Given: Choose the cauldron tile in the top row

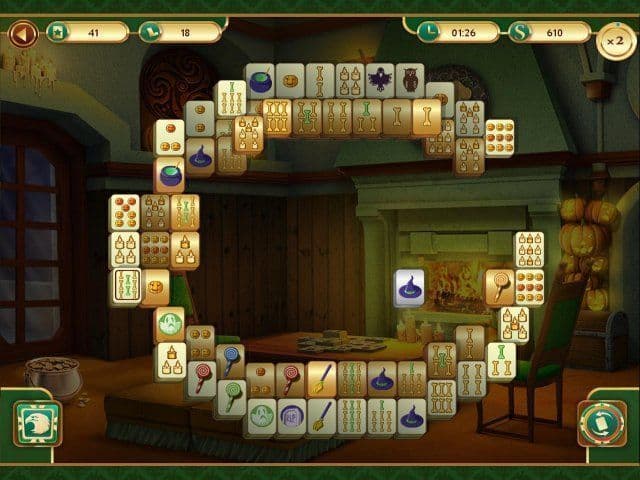Looking at the screenshot, I should (262, 81).
